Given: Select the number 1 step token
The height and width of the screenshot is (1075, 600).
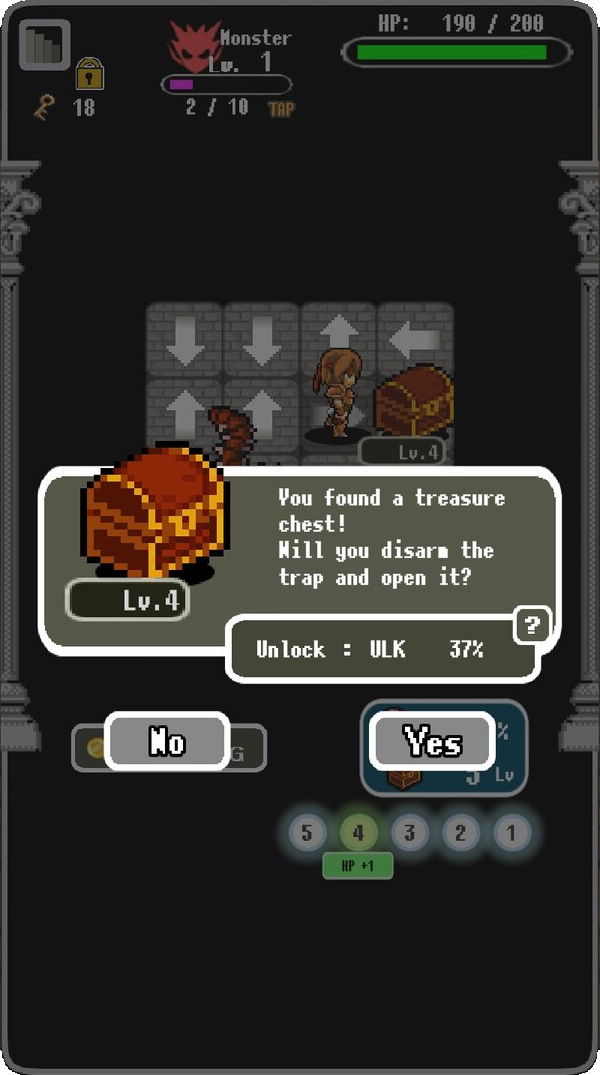Looking at the screenshot, I should click(x=511, y=832).
